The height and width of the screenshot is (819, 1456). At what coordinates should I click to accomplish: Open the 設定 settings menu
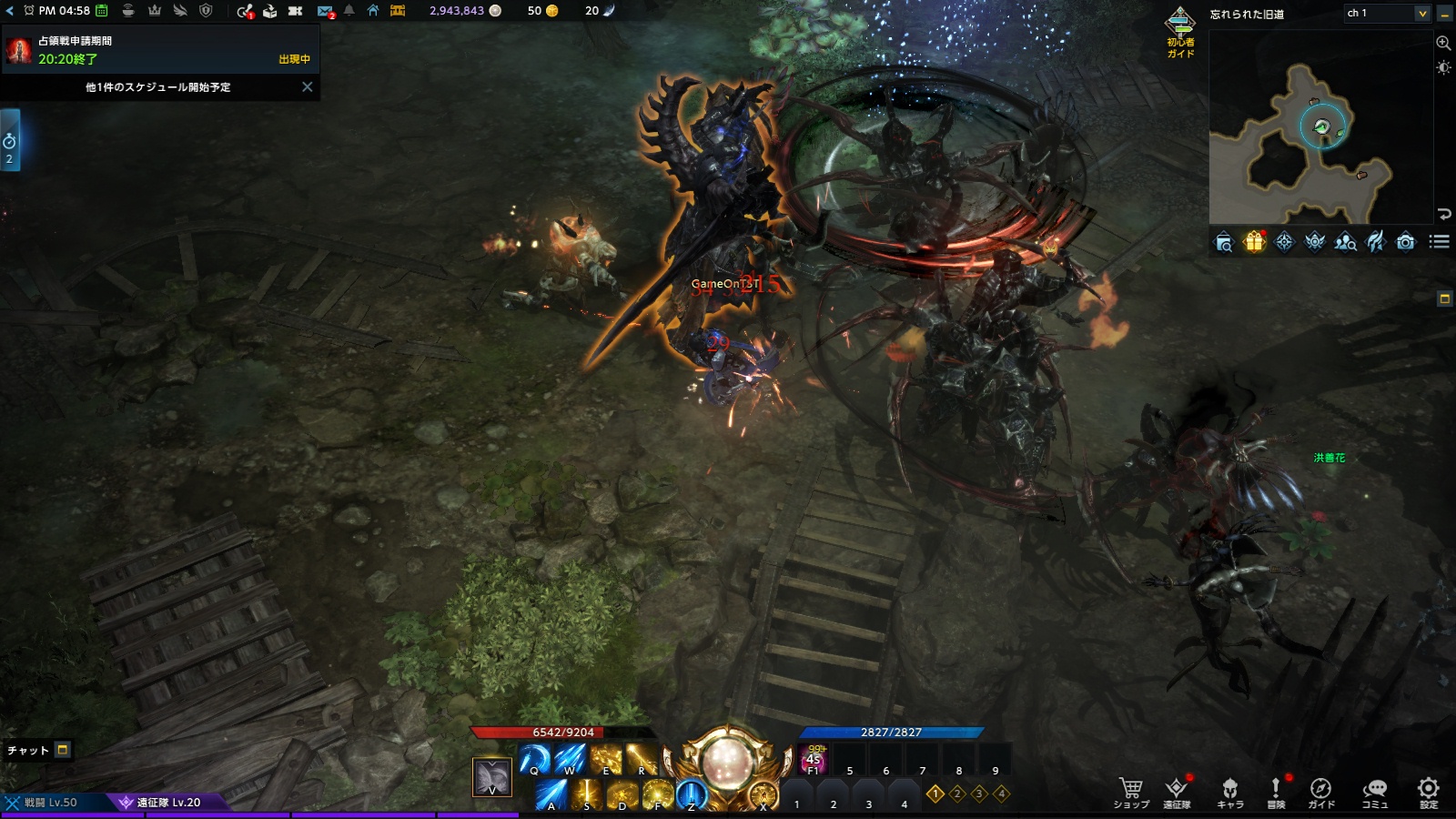click(x=1429, y=792)
